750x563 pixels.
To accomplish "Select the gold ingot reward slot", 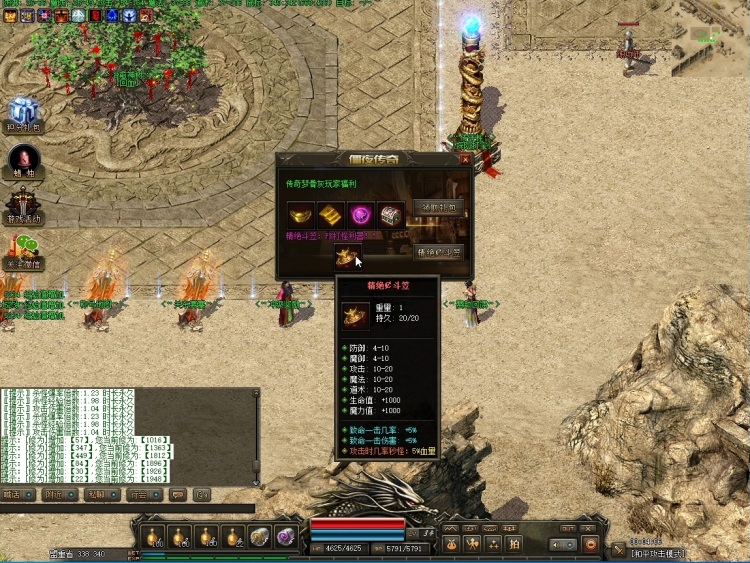I will (x=301, y=214).
